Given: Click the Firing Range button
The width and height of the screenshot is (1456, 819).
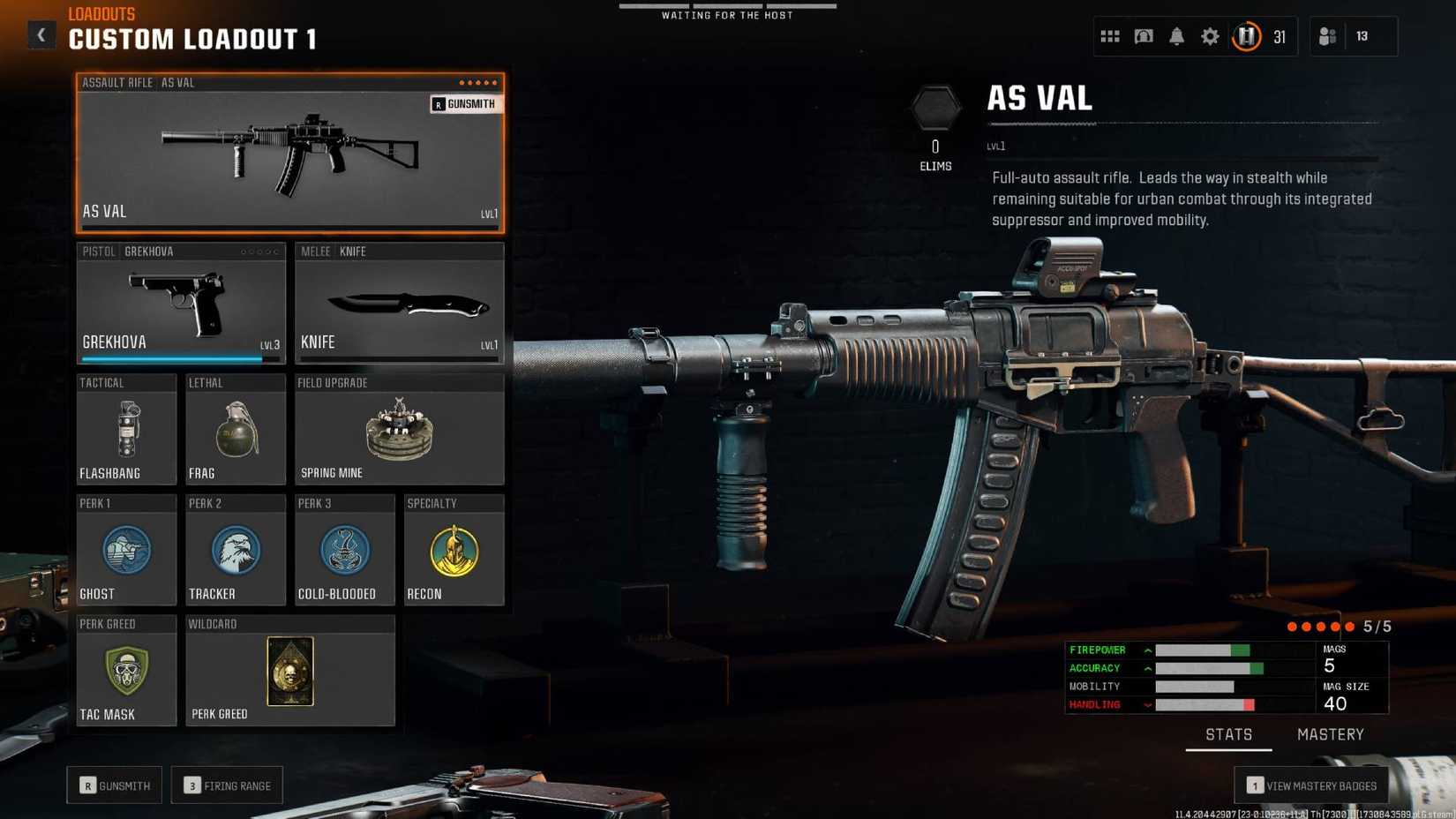Looking at the screenshot, I should tap(227, 785).
